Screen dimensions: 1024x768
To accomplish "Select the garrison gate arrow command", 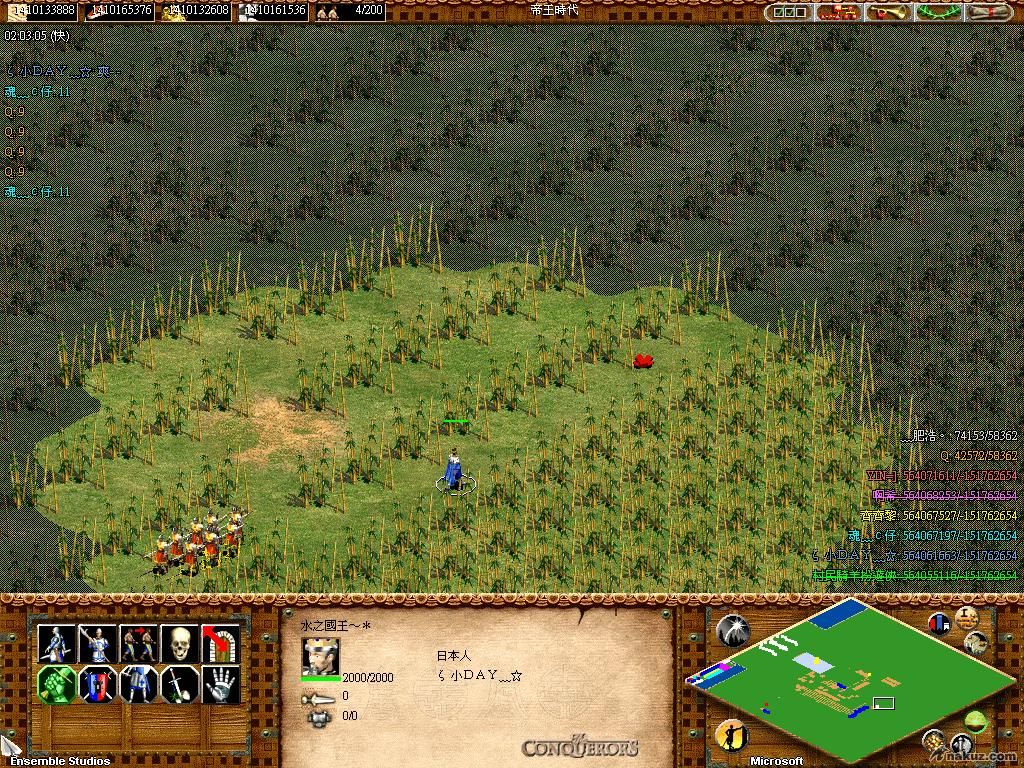I will [x=221, y=644].
